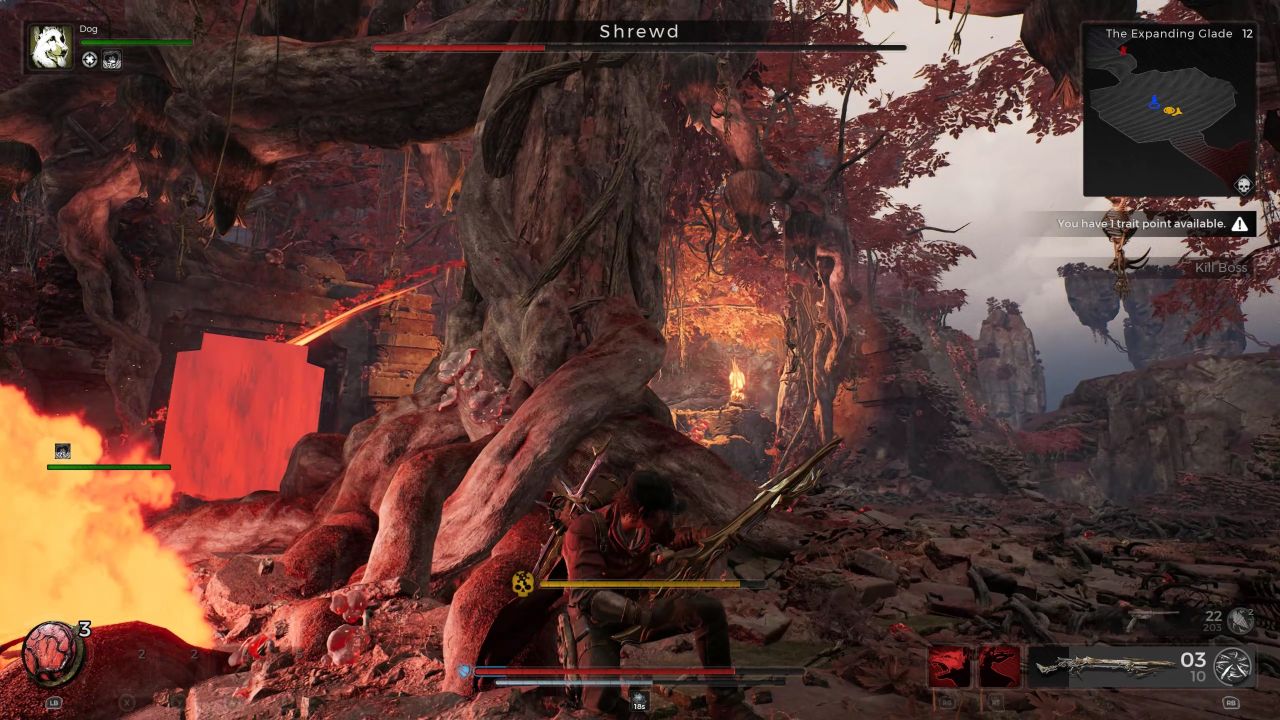
Task: Click the Shrewd boss health progress bar
Action: point(640,48)
